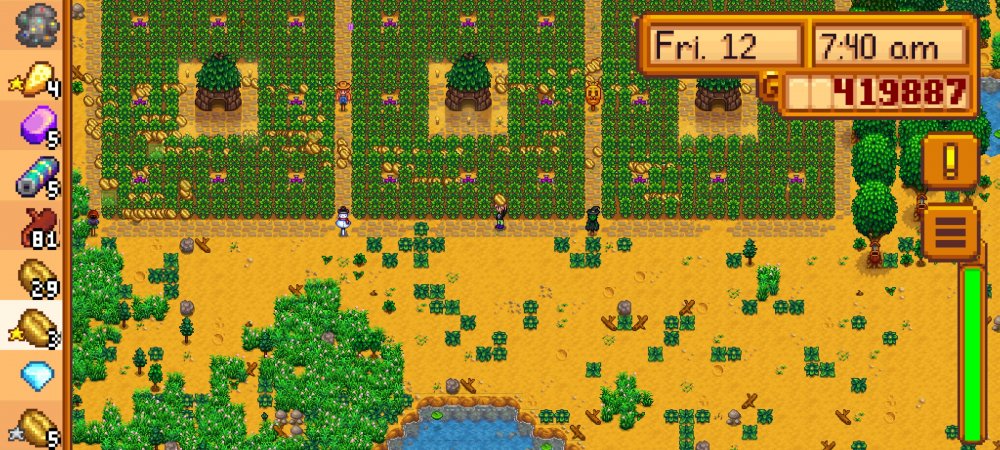Select the brown seed stack of 29
The height and width of the screenshot is (450, 1000).
coord(37,275)
